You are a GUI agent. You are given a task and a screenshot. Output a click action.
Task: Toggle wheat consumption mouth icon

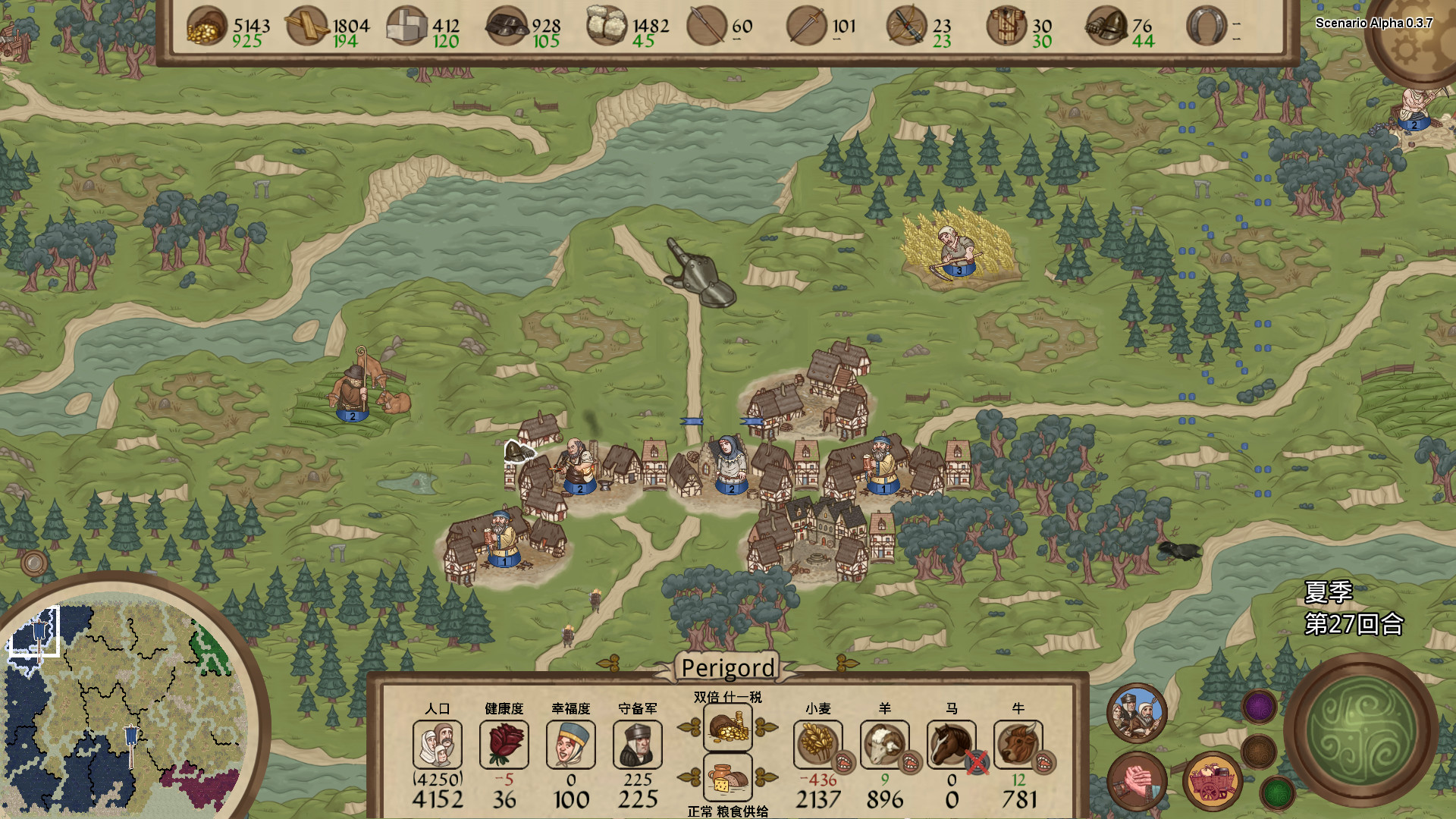(843, 761)
